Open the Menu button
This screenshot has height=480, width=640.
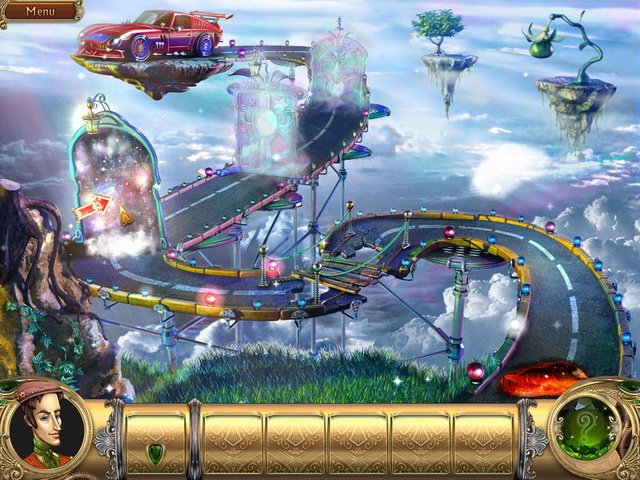(x=40, y=11)
